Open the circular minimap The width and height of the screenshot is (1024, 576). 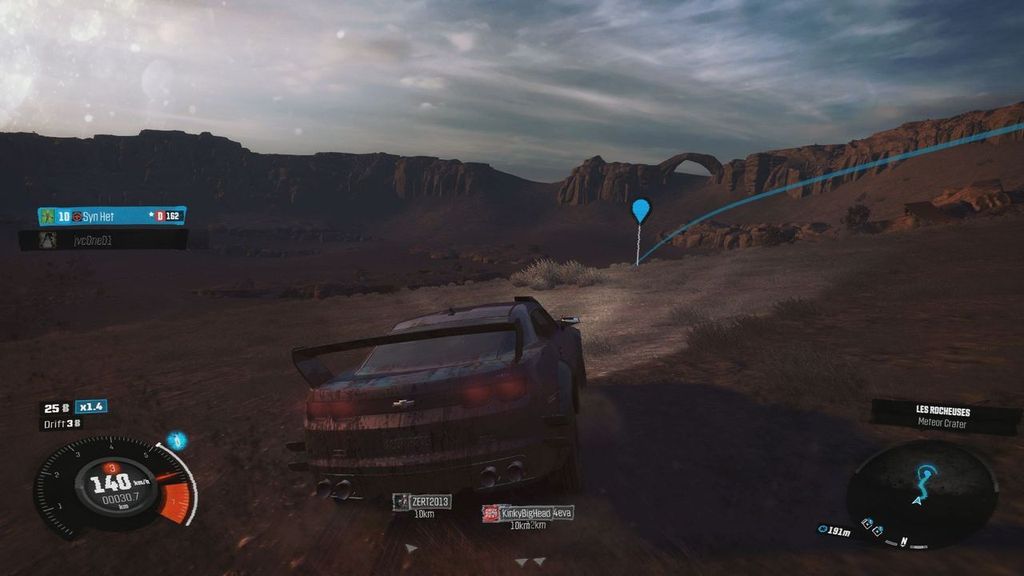[921, 493]
